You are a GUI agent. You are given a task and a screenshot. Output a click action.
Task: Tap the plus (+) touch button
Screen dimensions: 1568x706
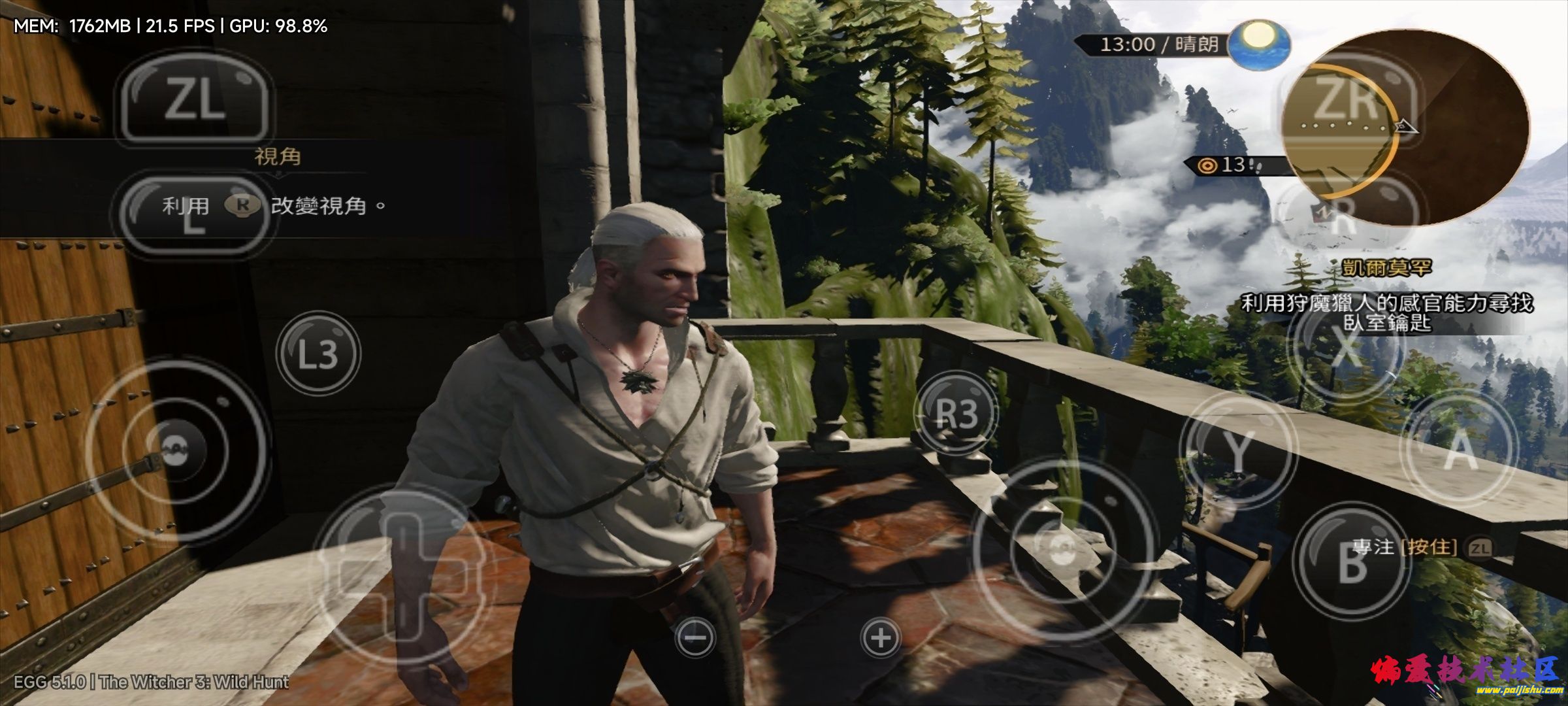point(881,637)
